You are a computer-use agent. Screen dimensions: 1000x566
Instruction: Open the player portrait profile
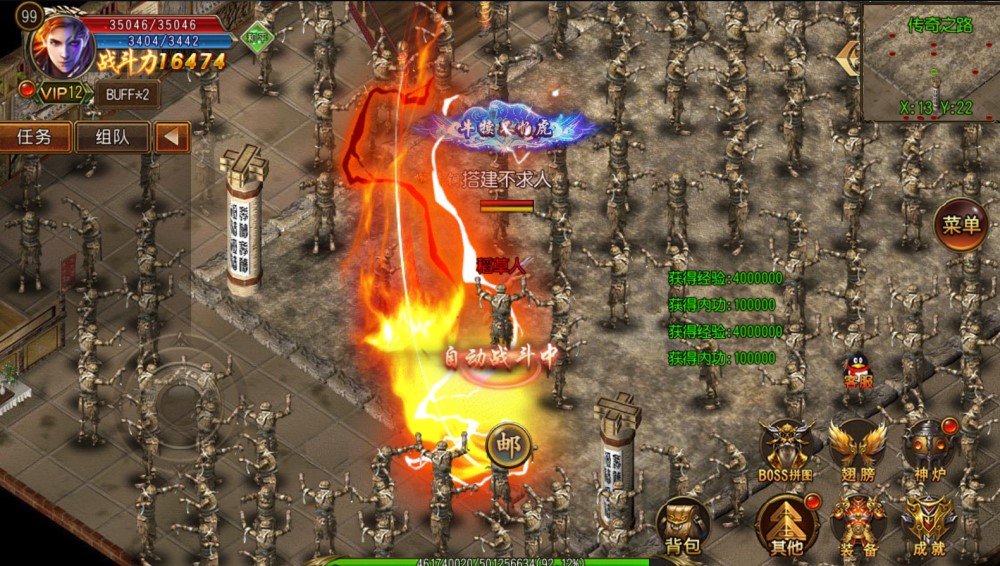point(62,47)
